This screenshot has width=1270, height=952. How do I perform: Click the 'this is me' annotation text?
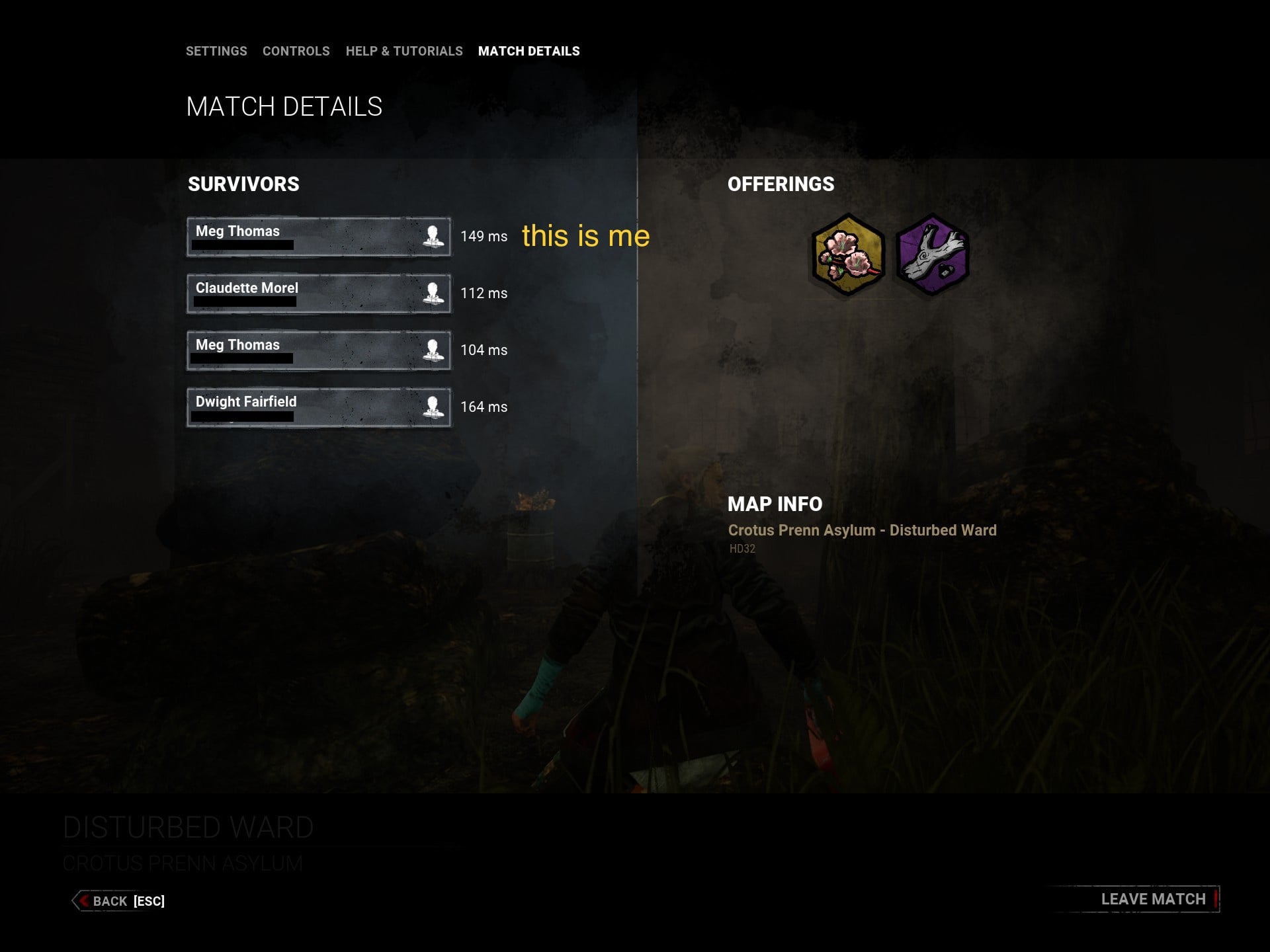pos(586,237)
